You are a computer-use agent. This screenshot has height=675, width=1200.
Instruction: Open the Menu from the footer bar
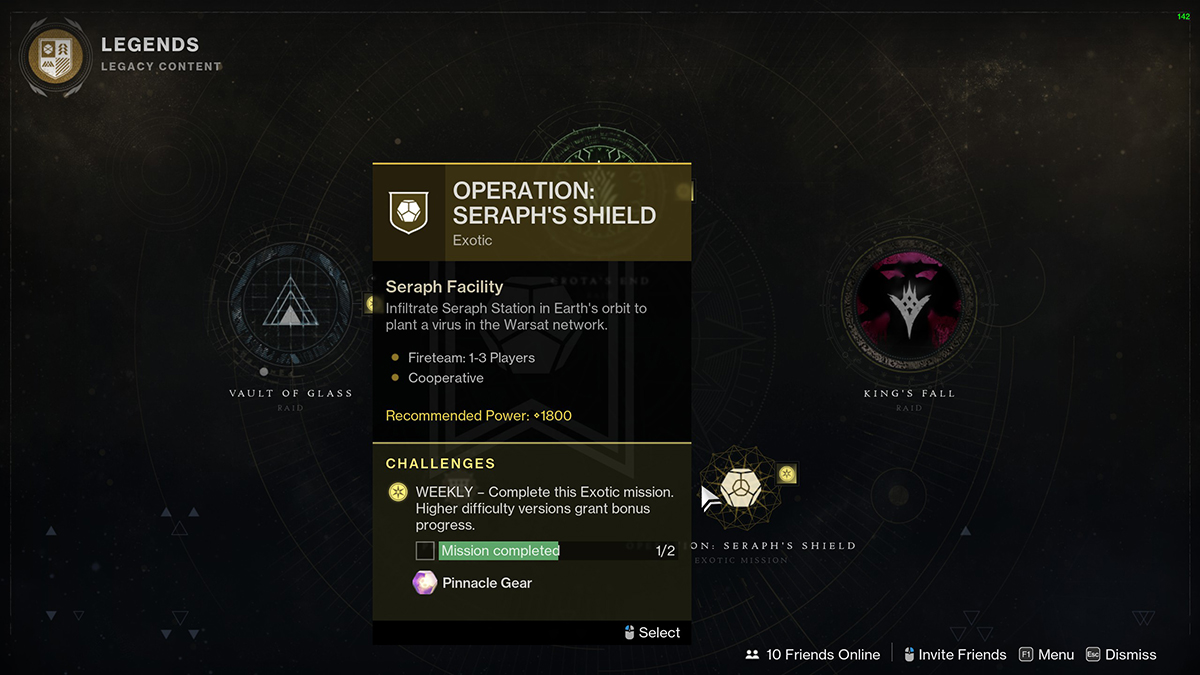point(1046,655)
